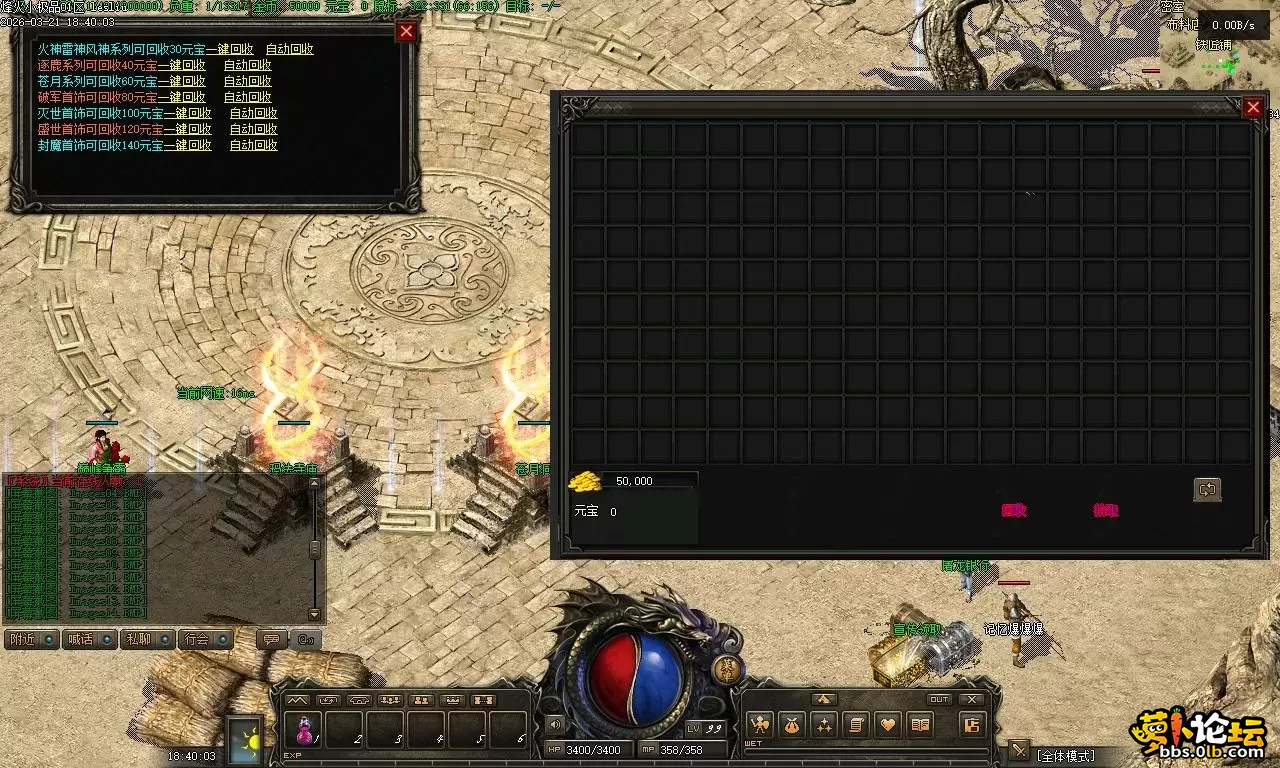Open the bag via the pouch icon
Image resolution: width=1280 pixels, height=768 pixels.
click(x=792, y=725)
